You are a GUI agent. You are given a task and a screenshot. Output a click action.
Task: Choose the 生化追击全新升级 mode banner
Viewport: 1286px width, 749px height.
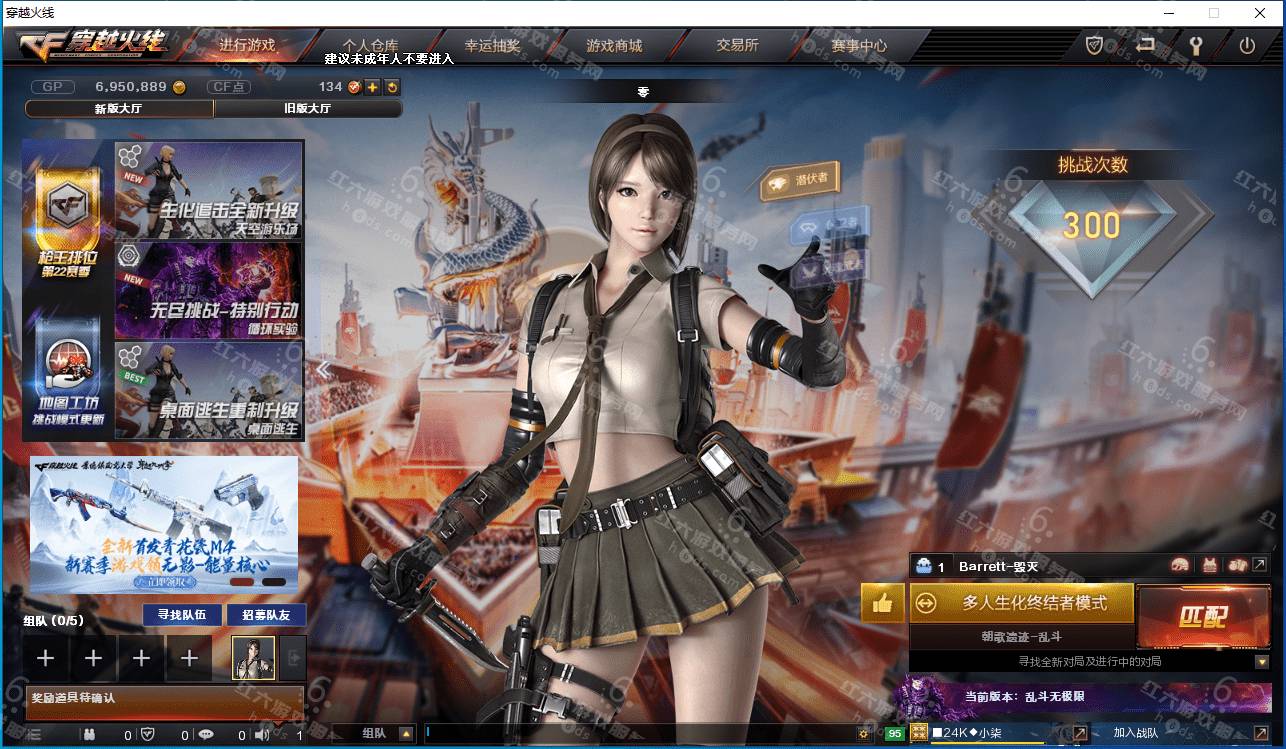point(209,190)
